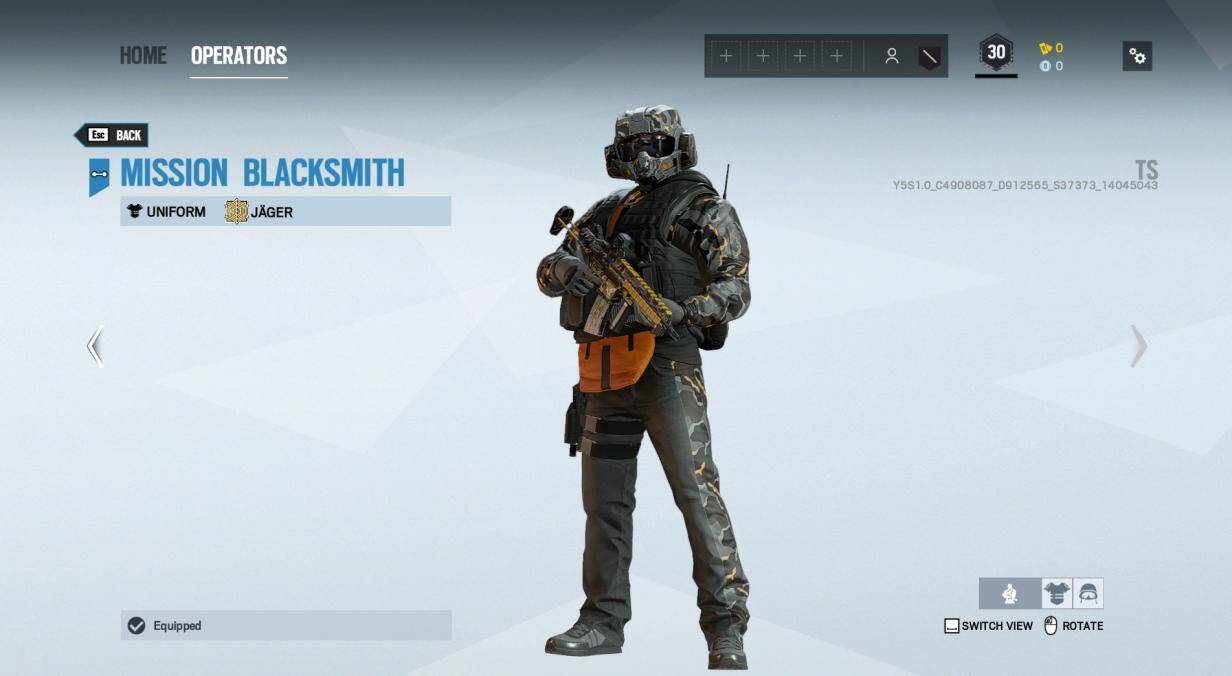Viewport: 1232px width, 676px height.
Task: Switch to the full-body operator view
Action: coord(1010,594)
